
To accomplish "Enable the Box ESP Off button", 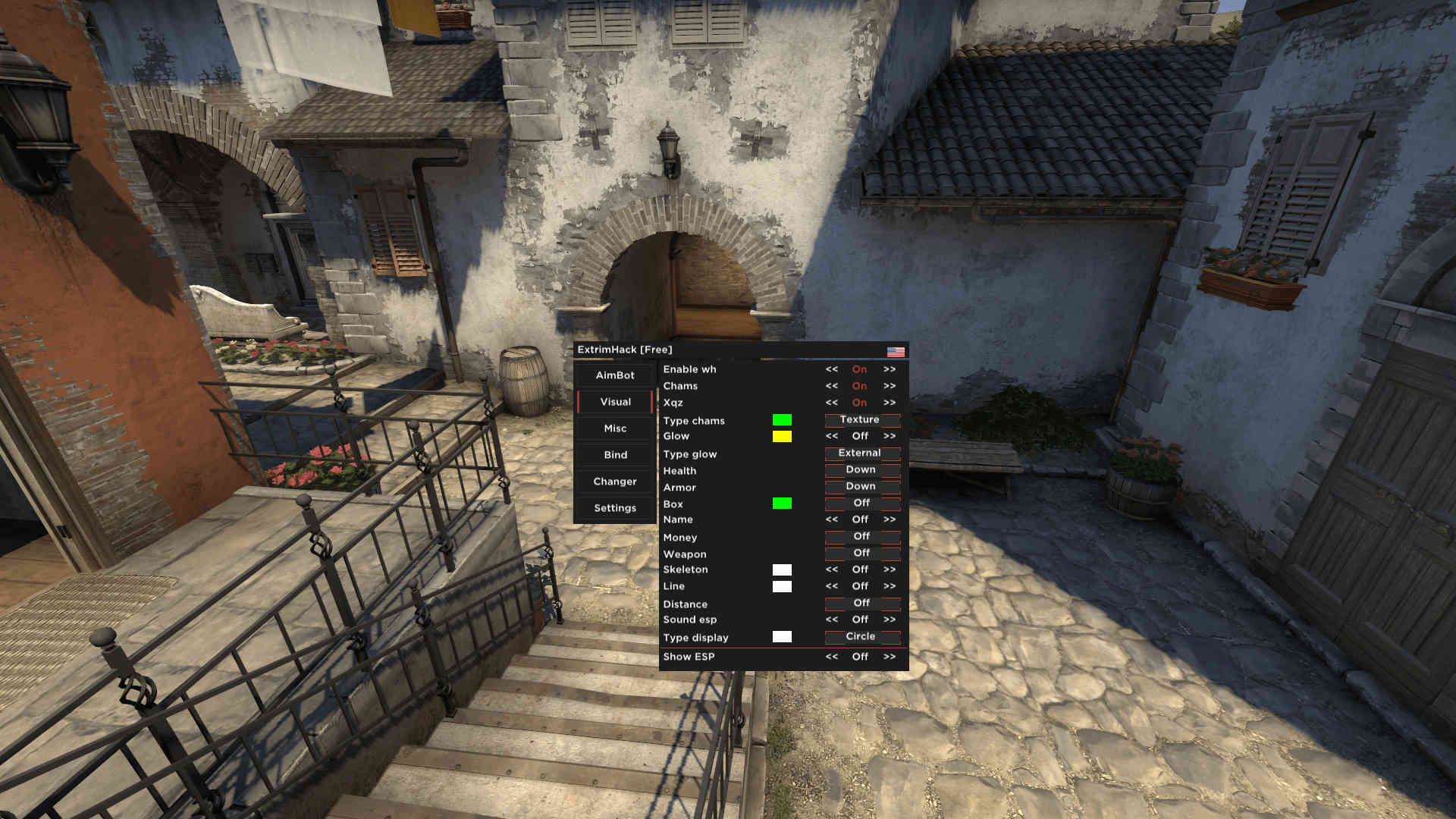I will [x=861, y=503].
